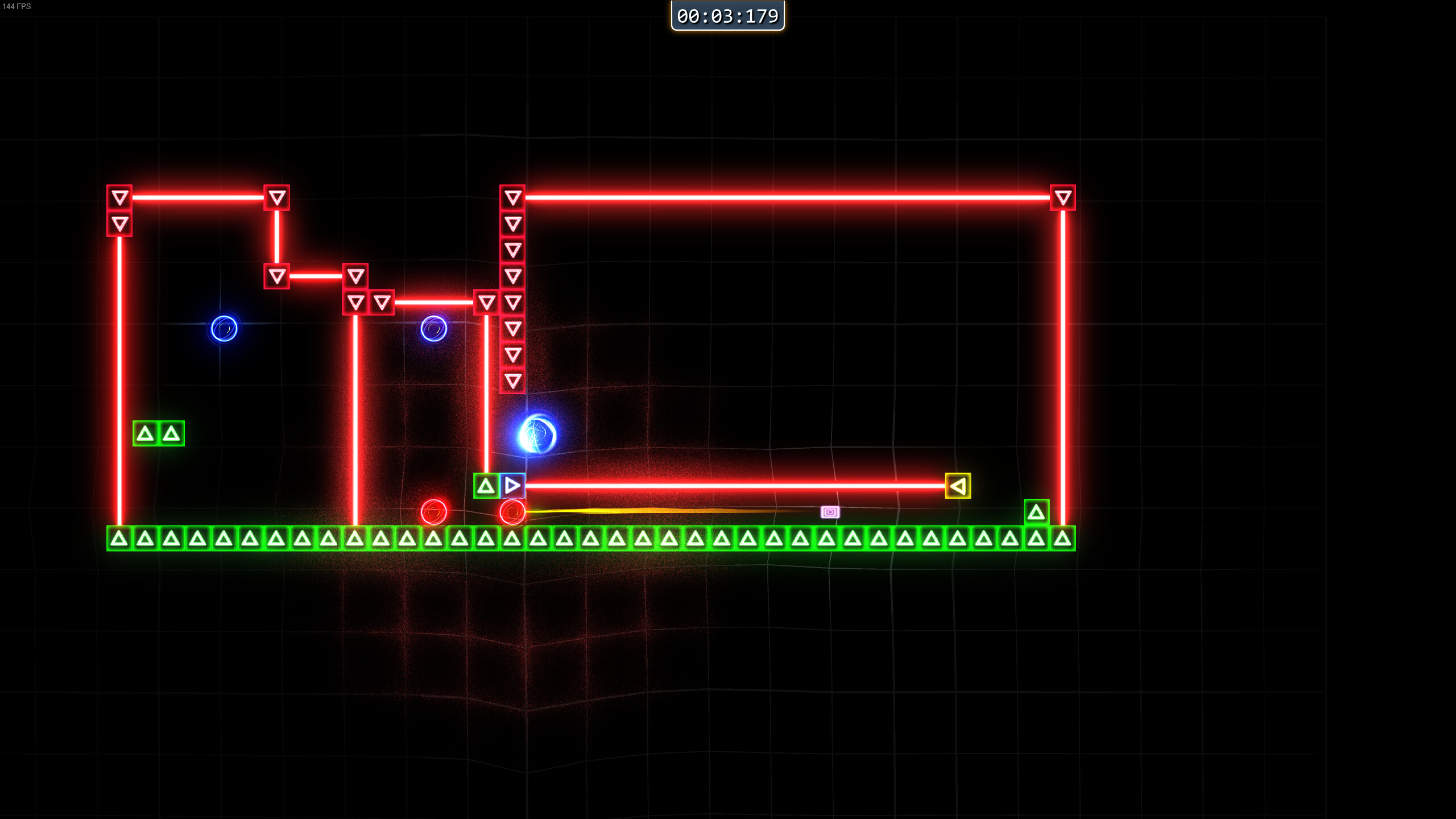Click the red ring orb left of the green arrow block

[x=434, y=512]
